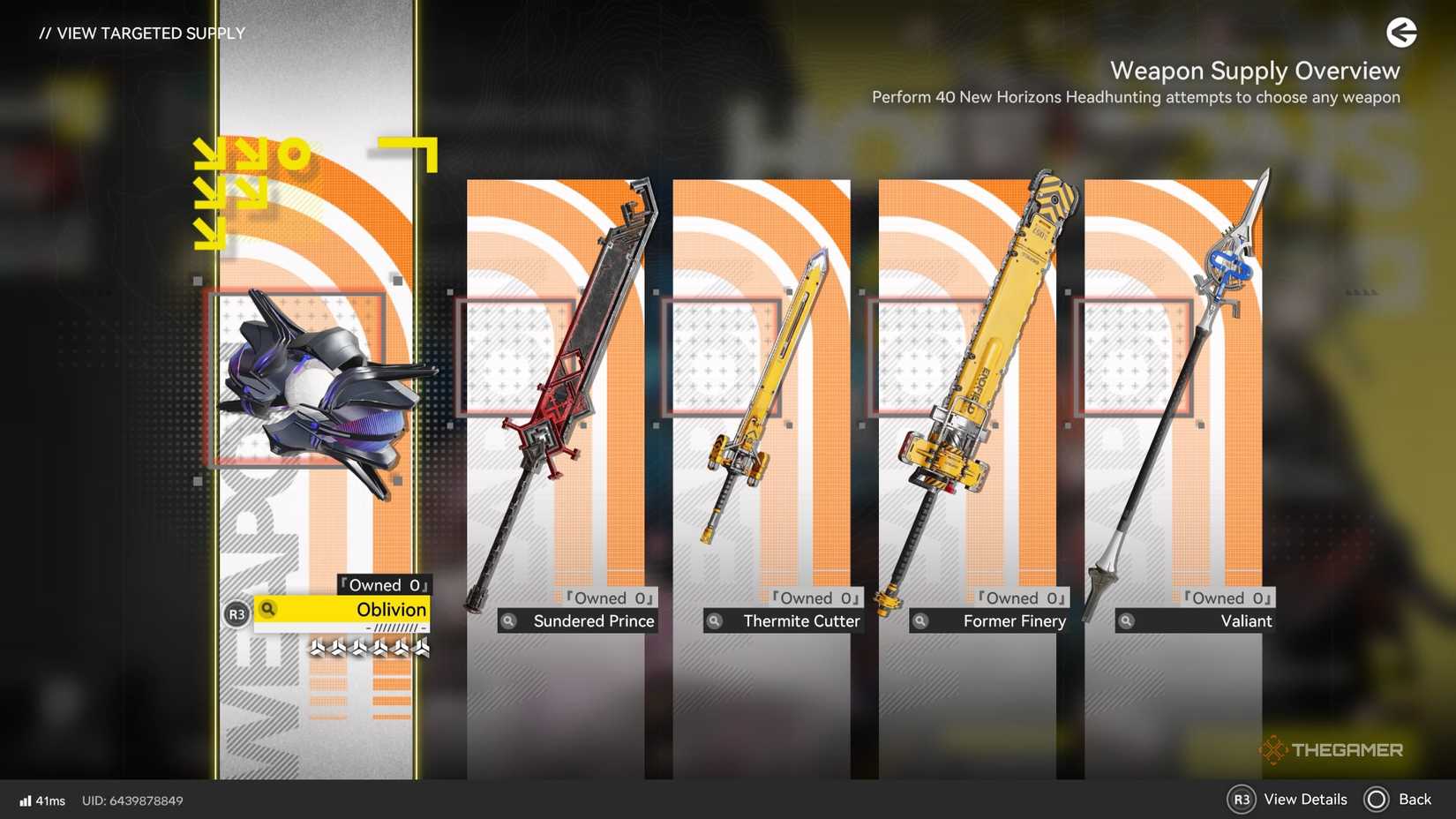Screen dimensions: 1456x819
Task: Click the back arrow in top right corner
Action: (x=1401, y=33)
